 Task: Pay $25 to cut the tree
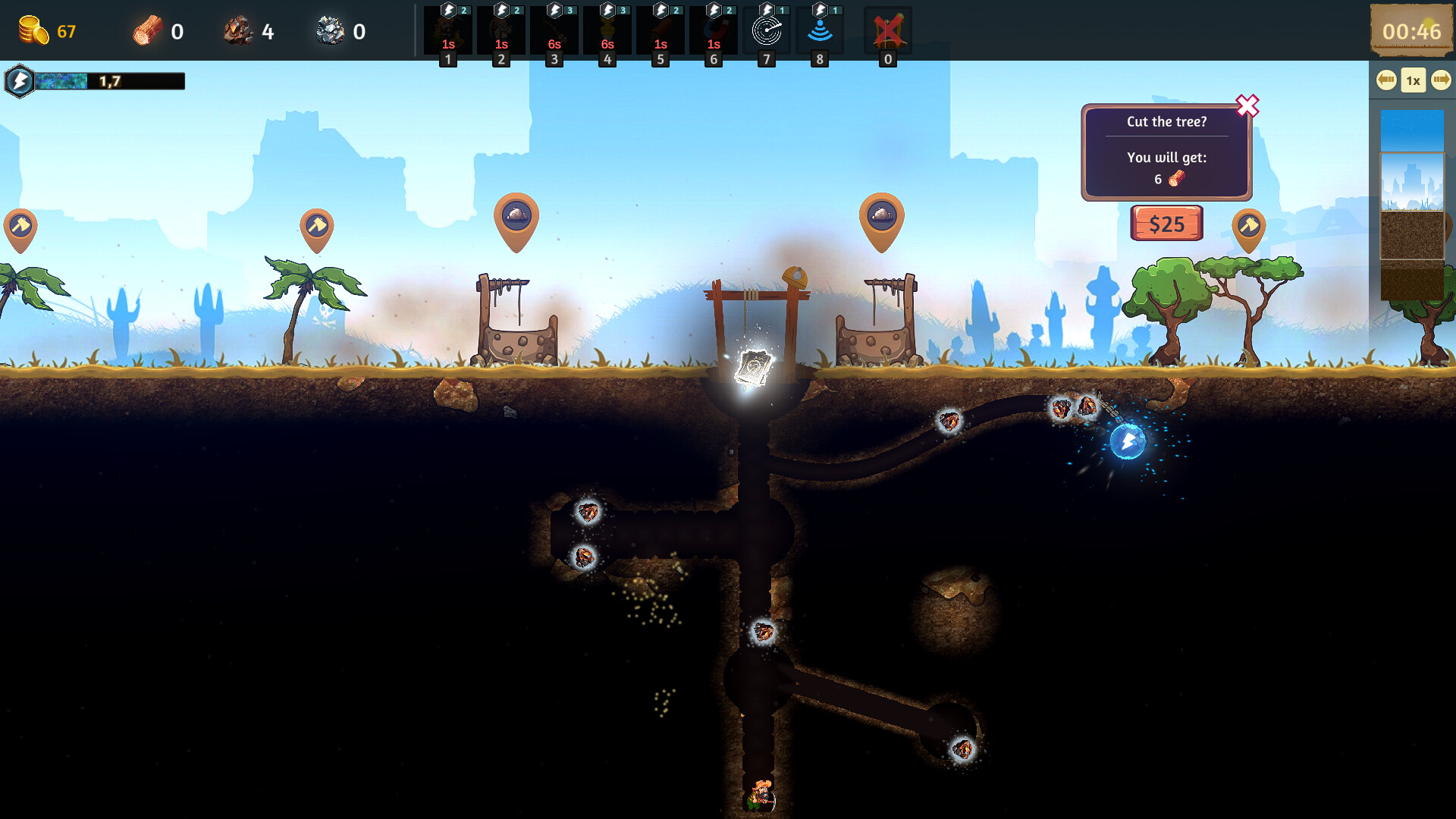tap(1166, 224)
